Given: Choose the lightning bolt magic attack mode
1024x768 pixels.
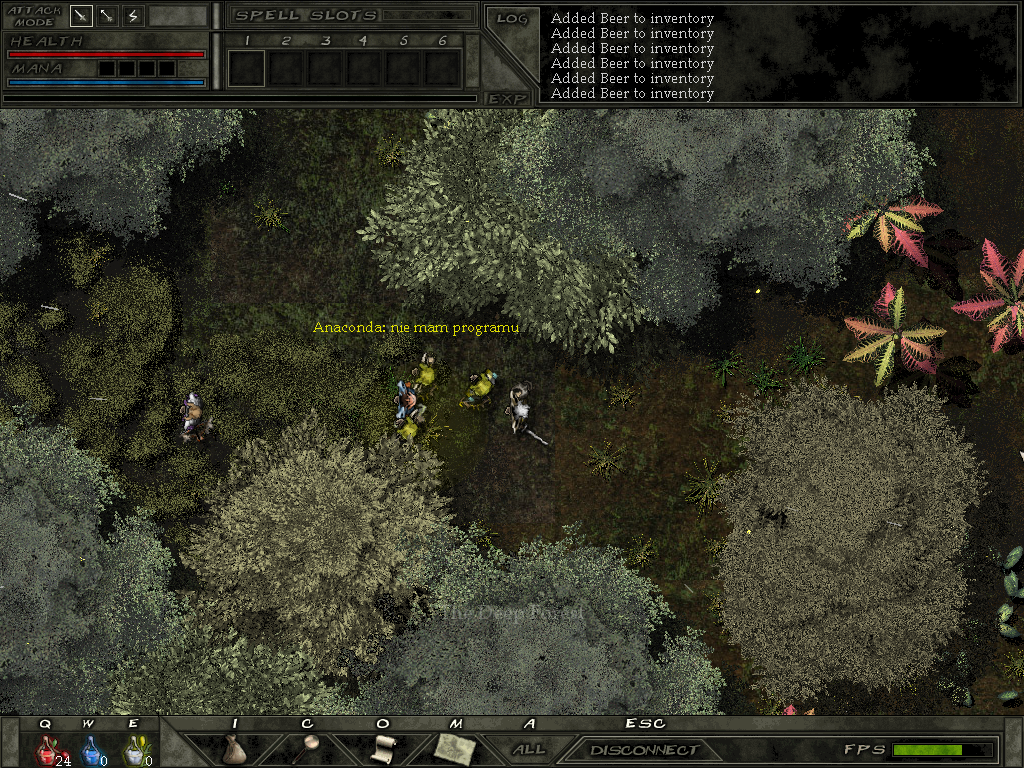Looking at the screenshot, I should [x=133, y=16].
